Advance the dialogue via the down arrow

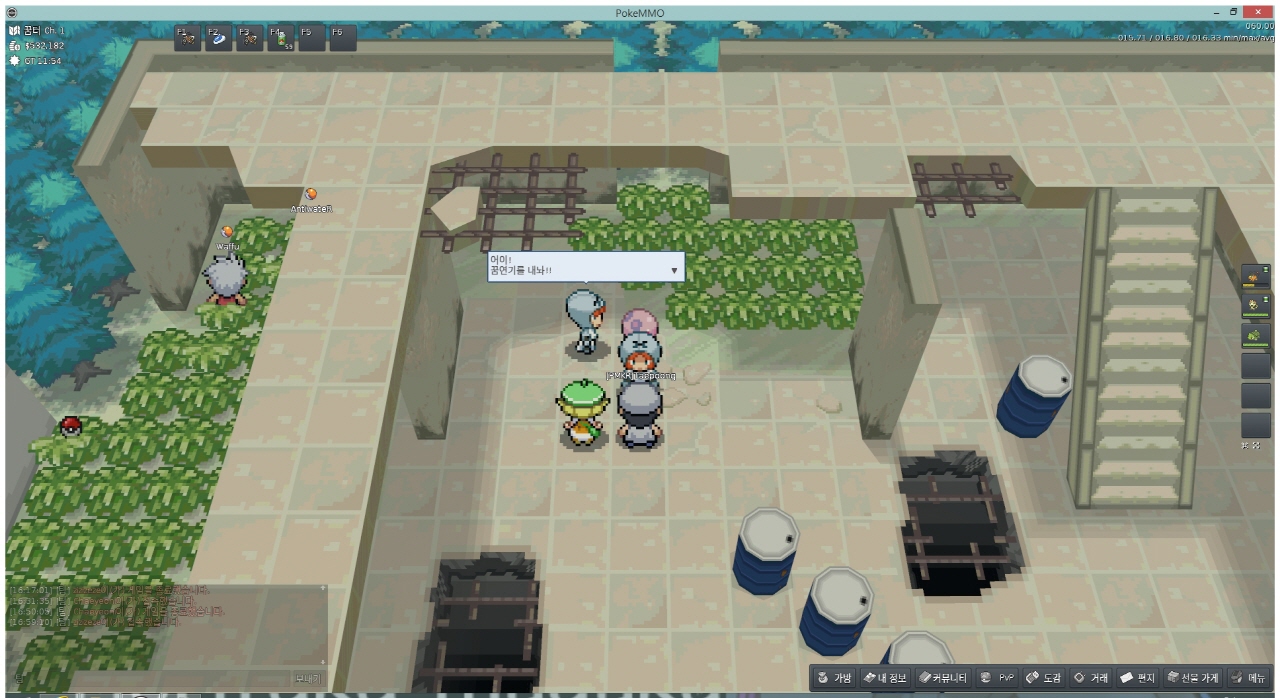click(674, 270)
